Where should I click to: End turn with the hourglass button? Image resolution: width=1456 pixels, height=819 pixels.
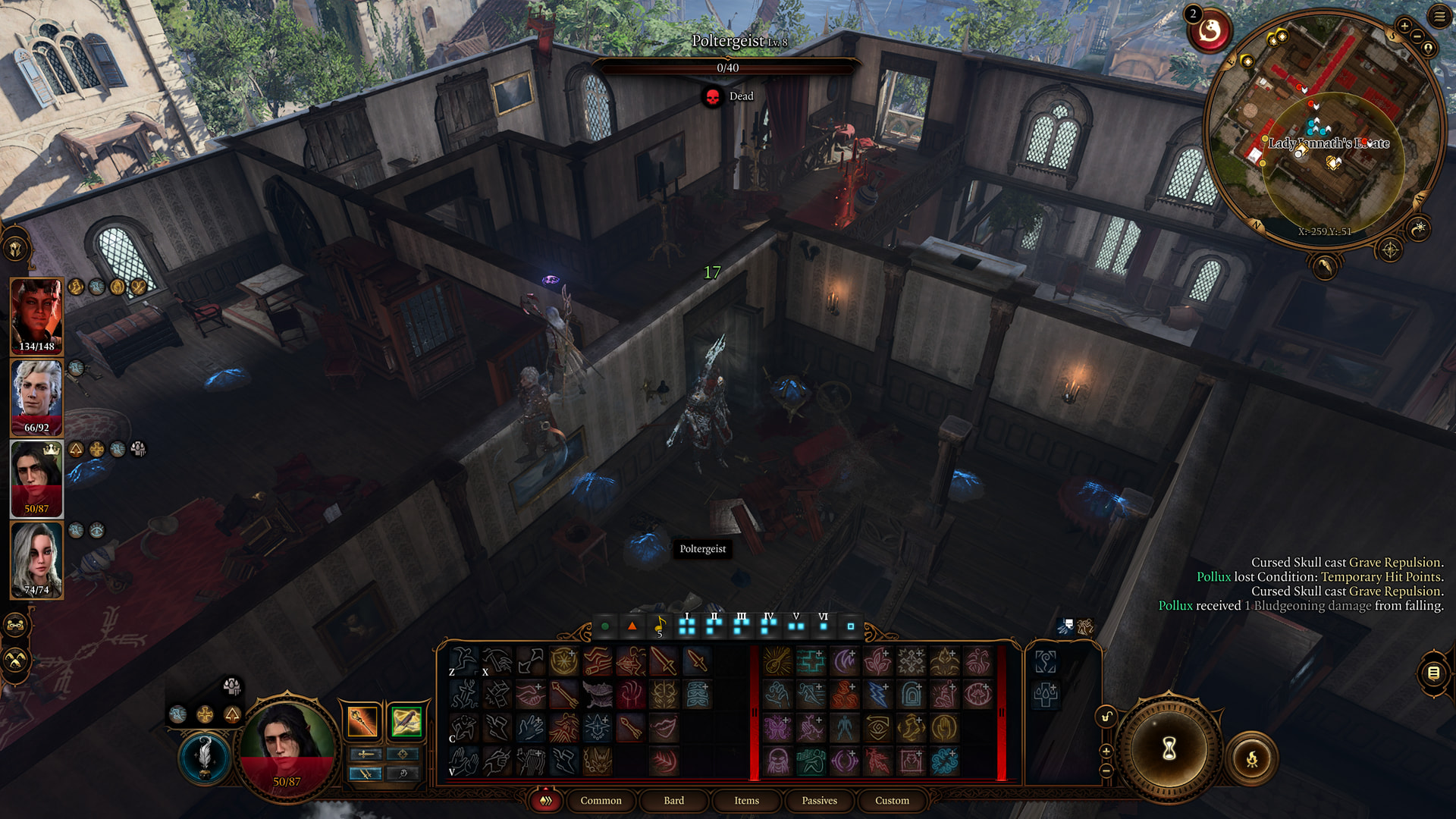click(x=1169, y=749)
